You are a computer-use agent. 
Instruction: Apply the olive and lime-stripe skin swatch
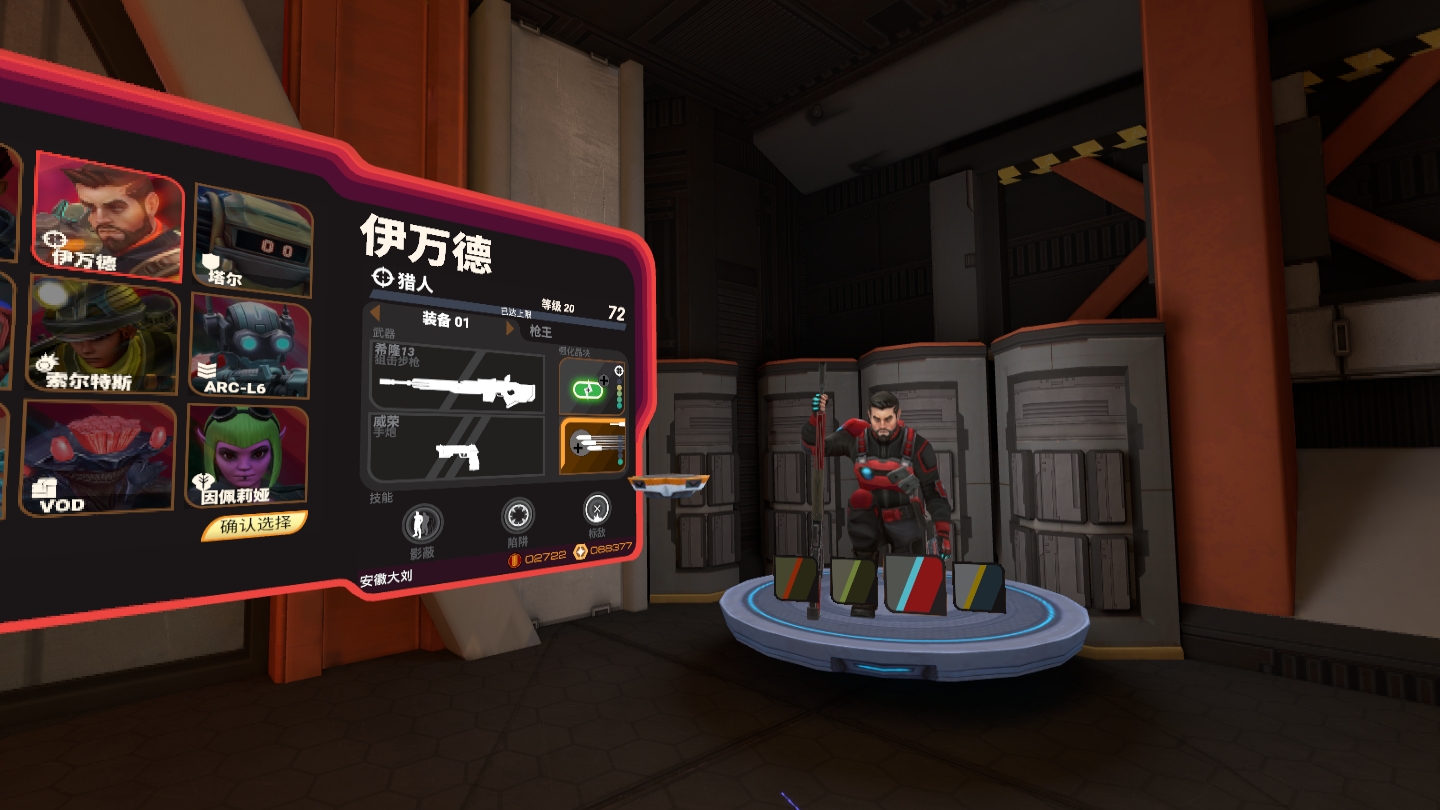pos(853,581)
